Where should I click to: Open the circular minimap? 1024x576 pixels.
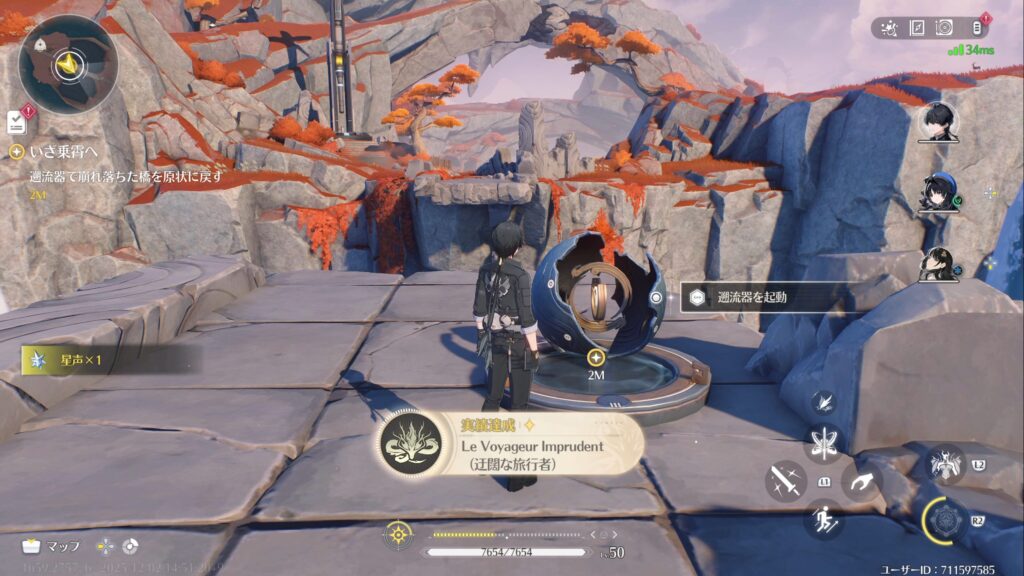tap(68, 65)
